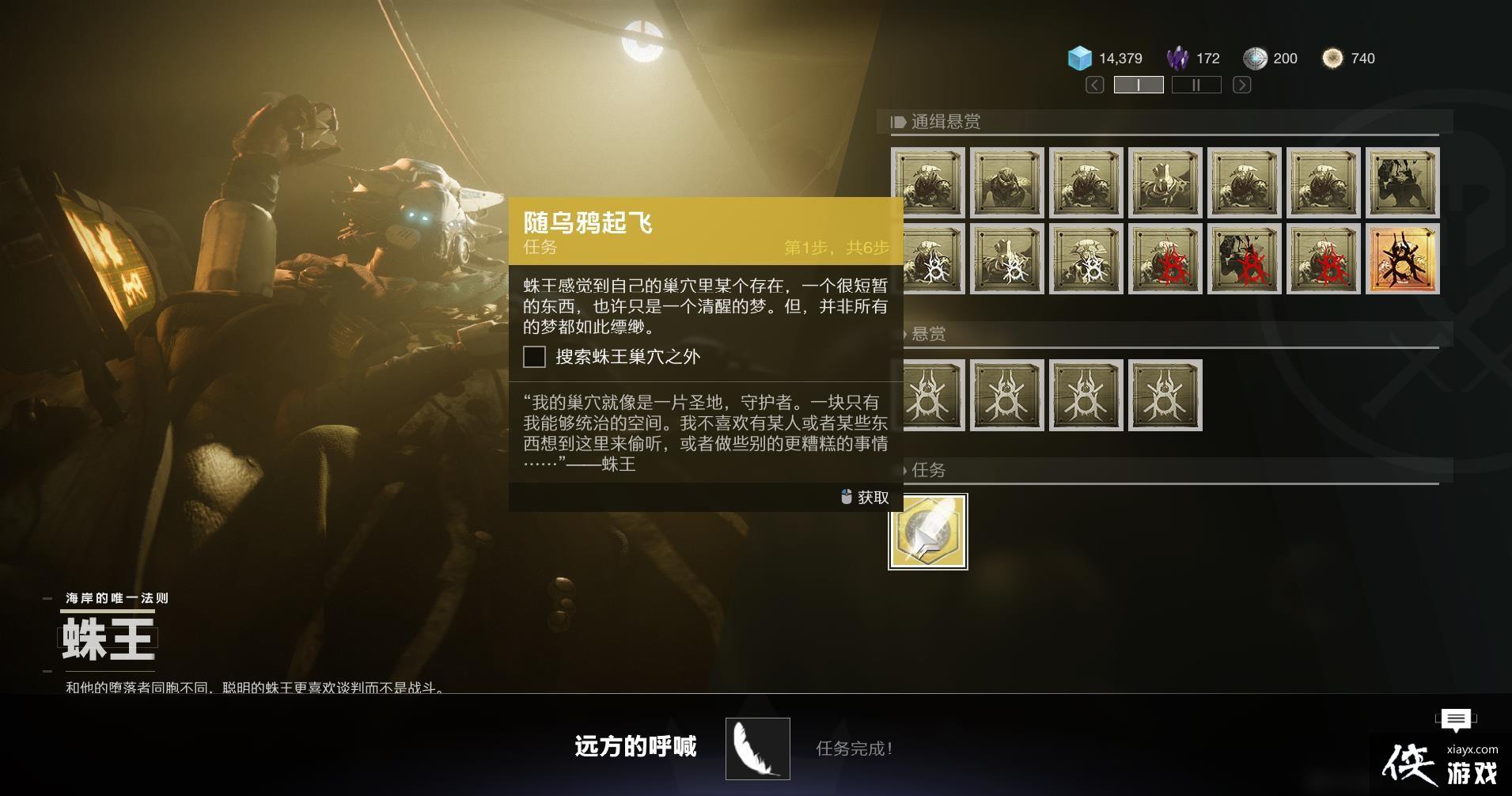Click the previous page arrow

[x=1094, y=85]
